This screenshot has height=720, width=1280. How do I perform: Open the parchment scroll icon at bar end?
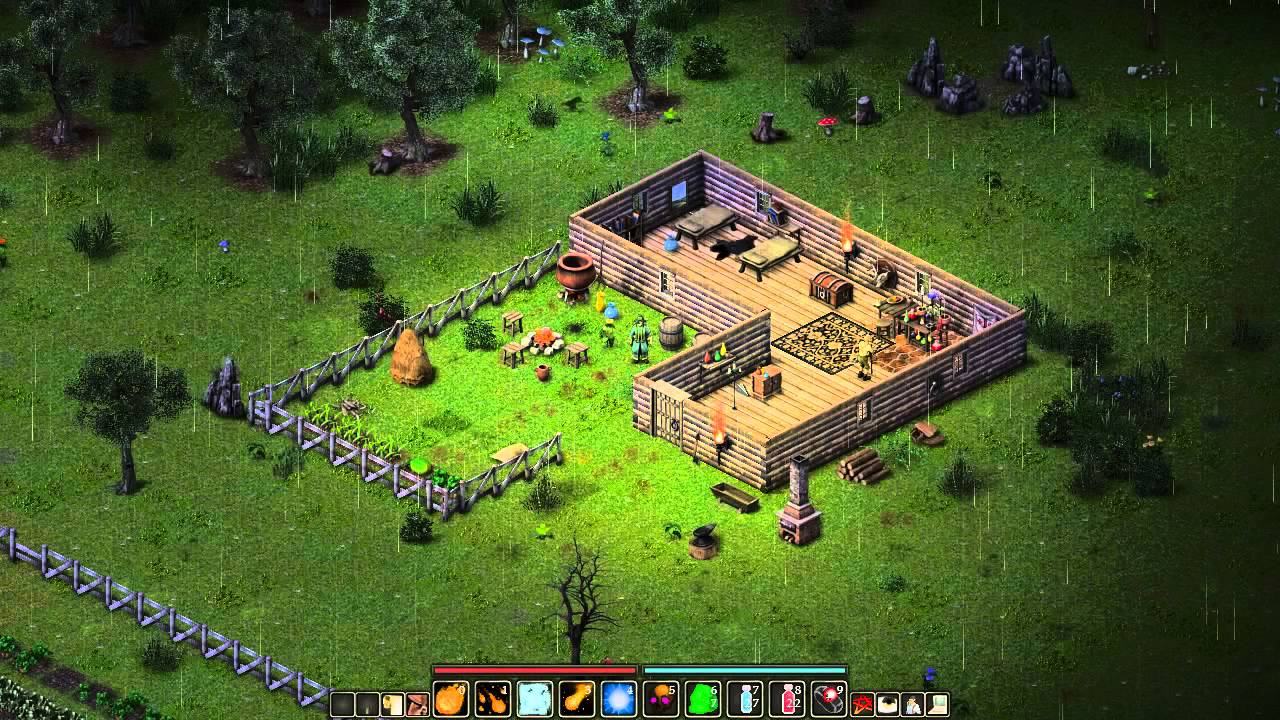(937, 704)
